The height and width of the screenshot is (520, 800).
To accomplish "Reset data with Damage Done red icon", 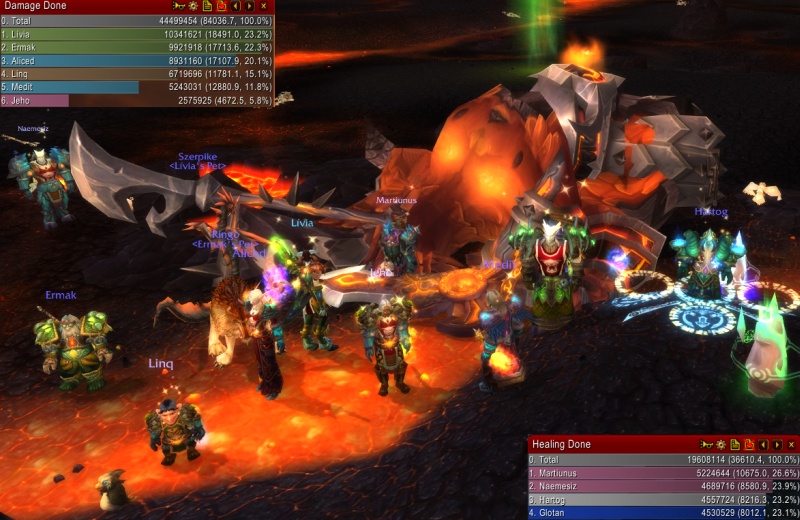I will (x=220, y=6).
